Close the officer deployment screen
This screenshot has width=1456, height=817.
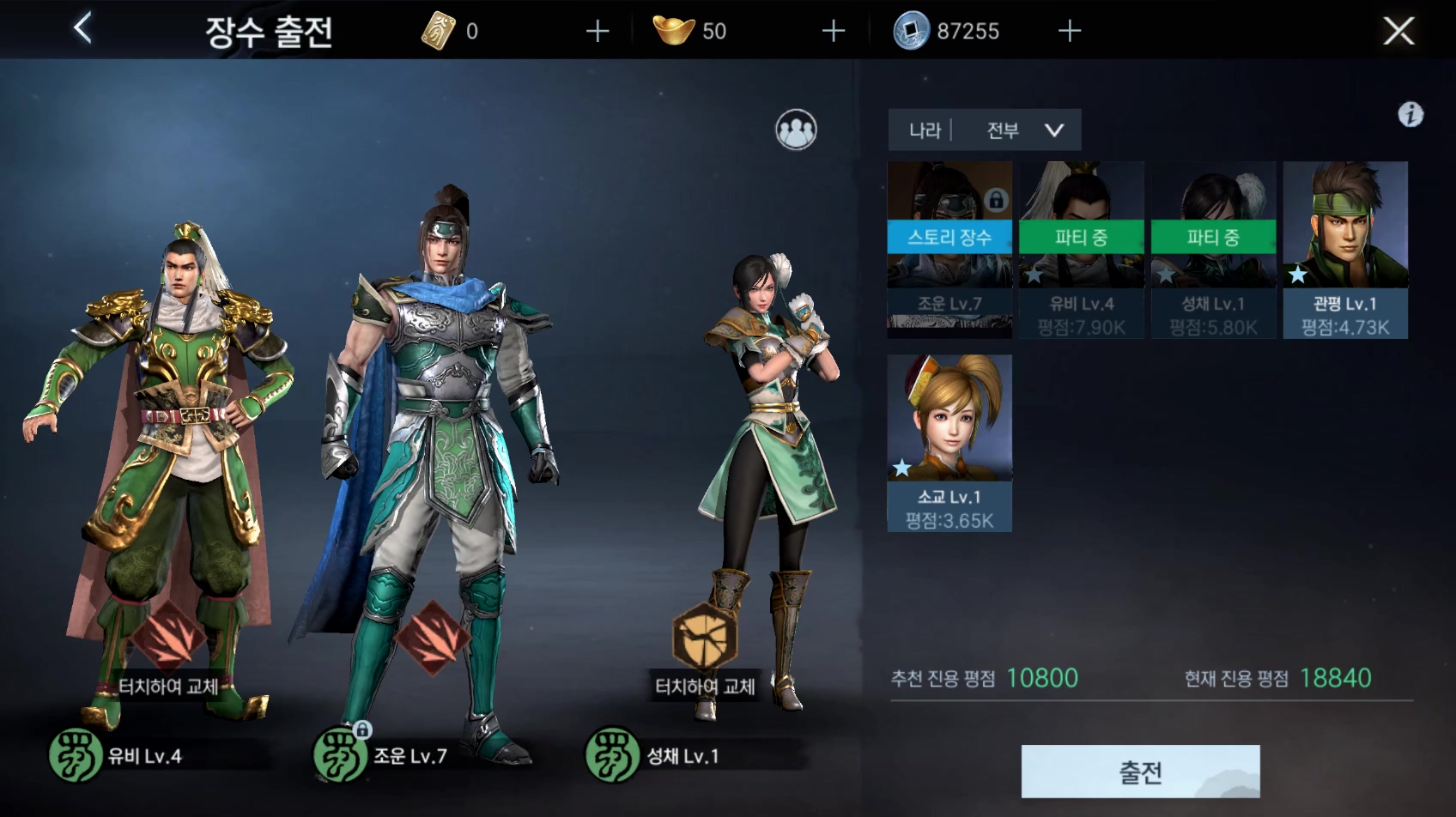click(x=1398, y=32)
